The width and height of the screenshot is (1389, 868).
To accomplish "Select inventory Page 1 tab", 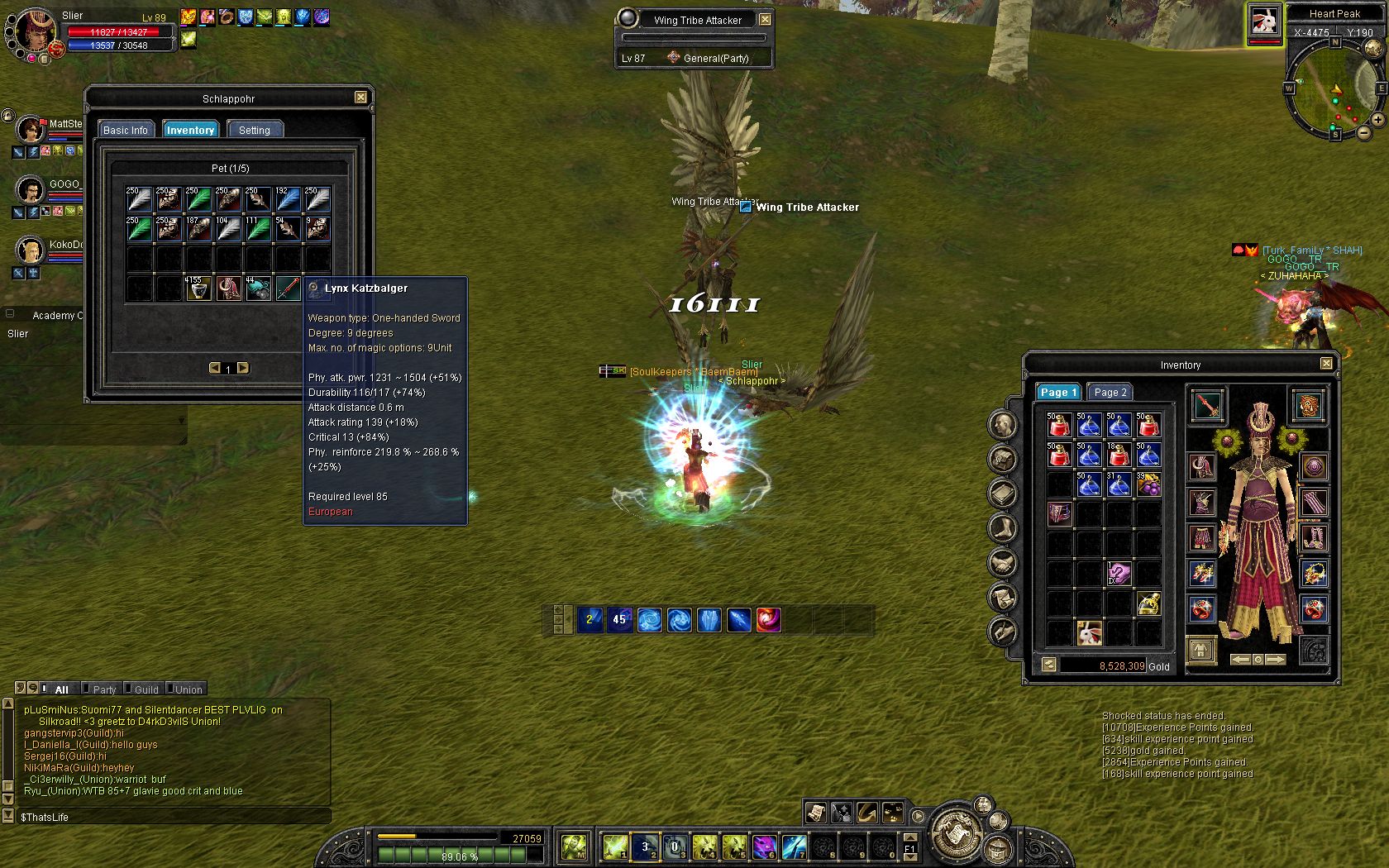I will click(x=1058, y=392).
